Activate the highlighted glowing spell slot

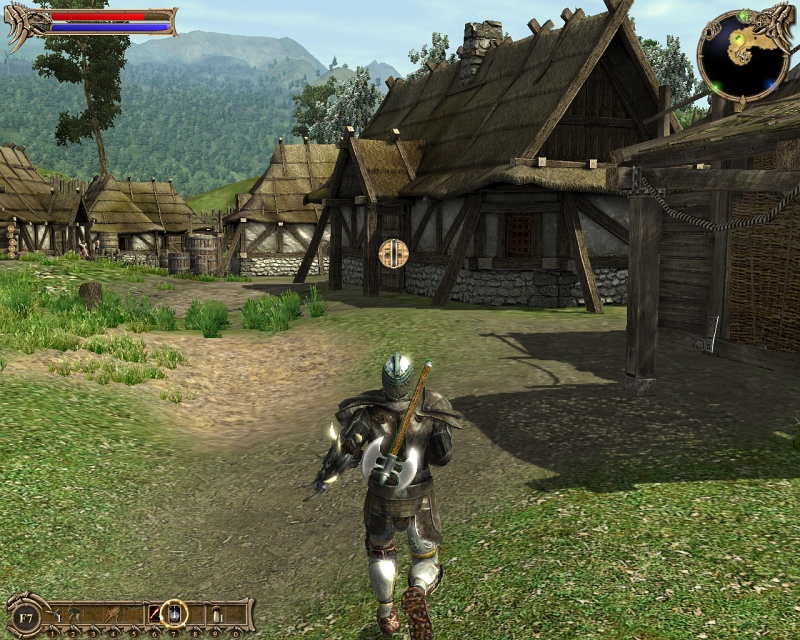(174, 613)
